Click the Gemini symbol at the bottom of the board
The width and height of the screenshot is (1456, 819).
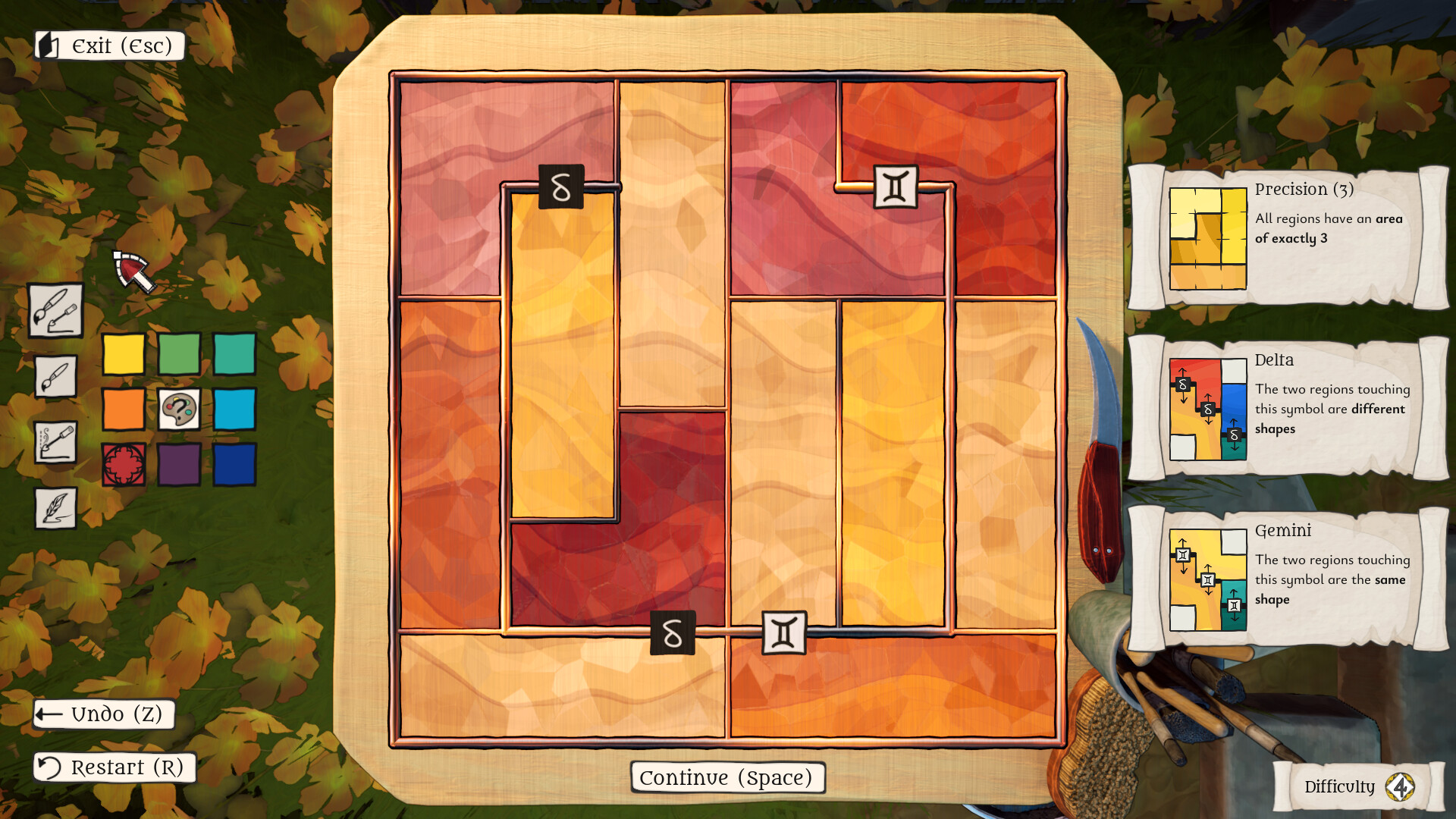(x=784, y=631)
